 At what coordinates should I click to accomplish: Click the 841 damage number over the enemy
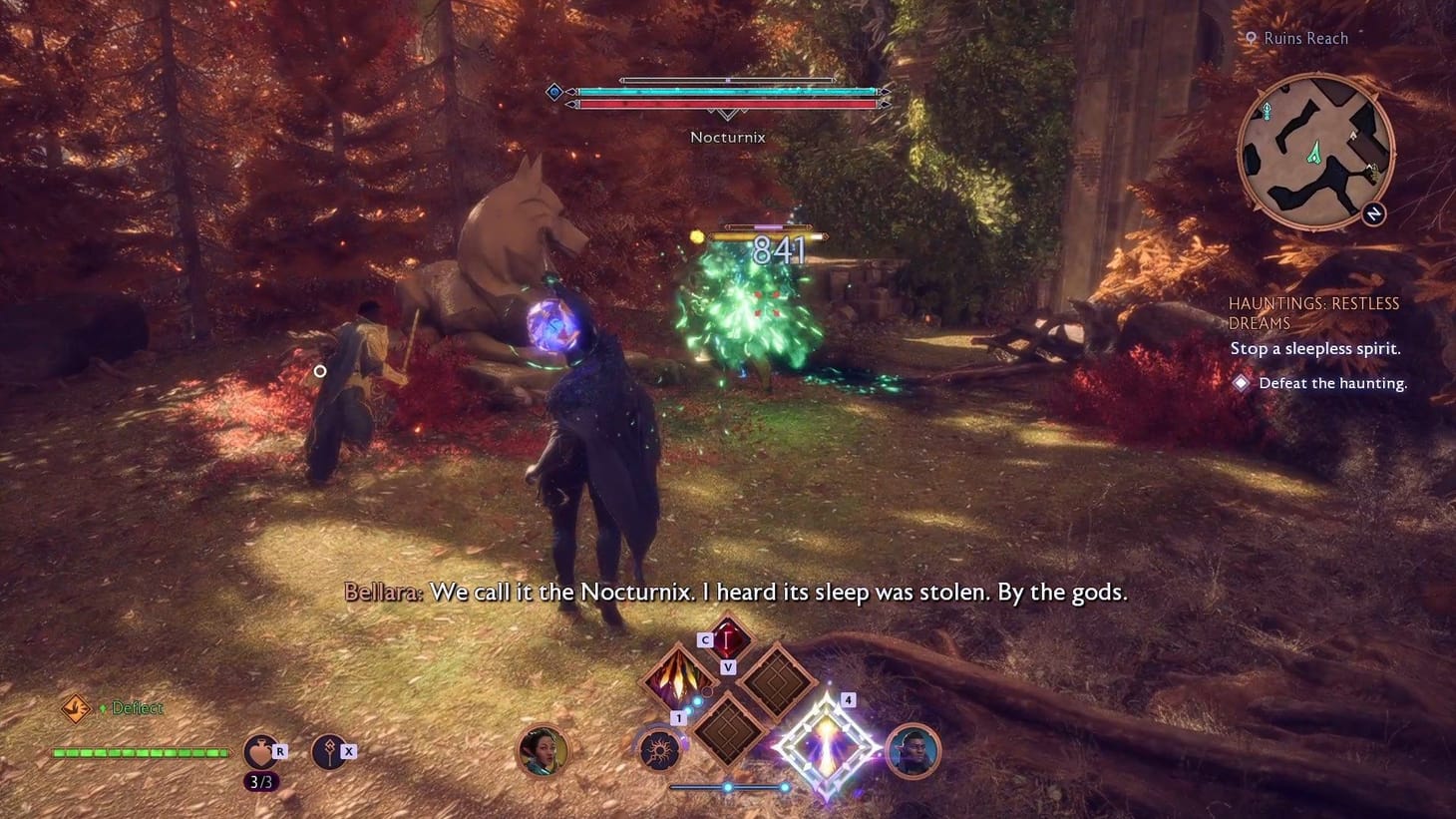780,251
